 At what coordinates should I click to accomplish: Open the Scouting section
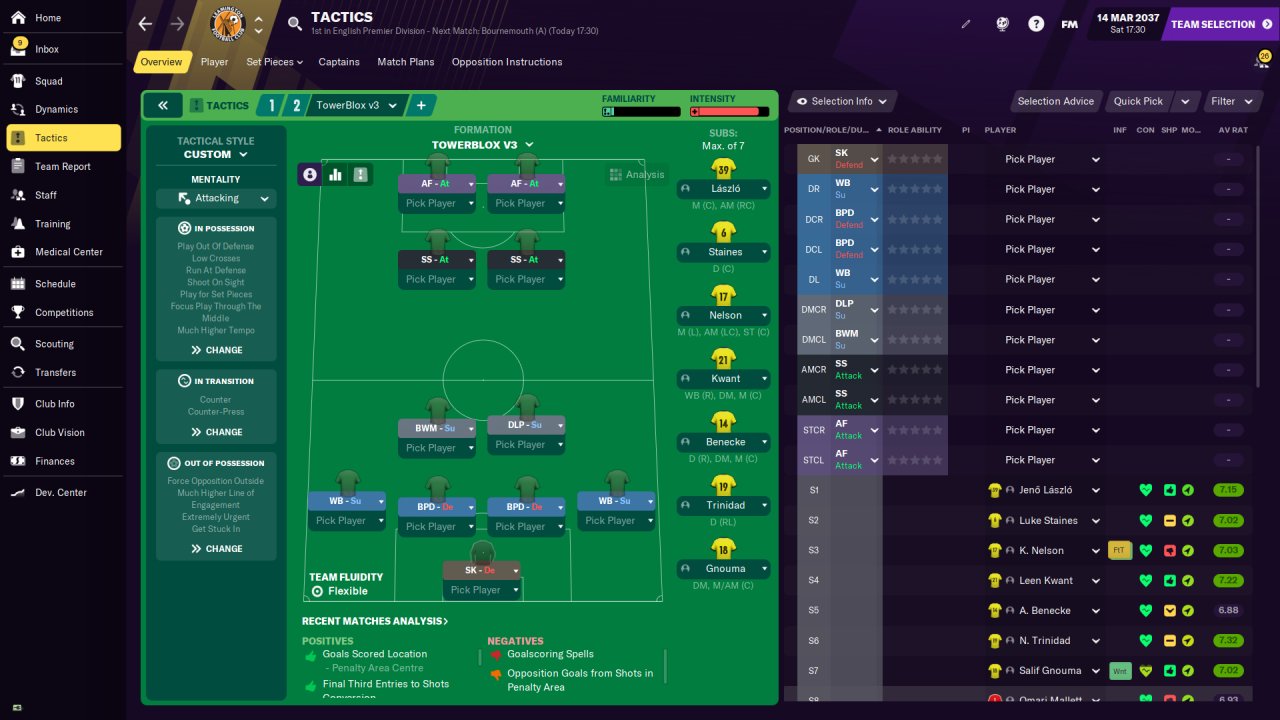tap(54, 344)
